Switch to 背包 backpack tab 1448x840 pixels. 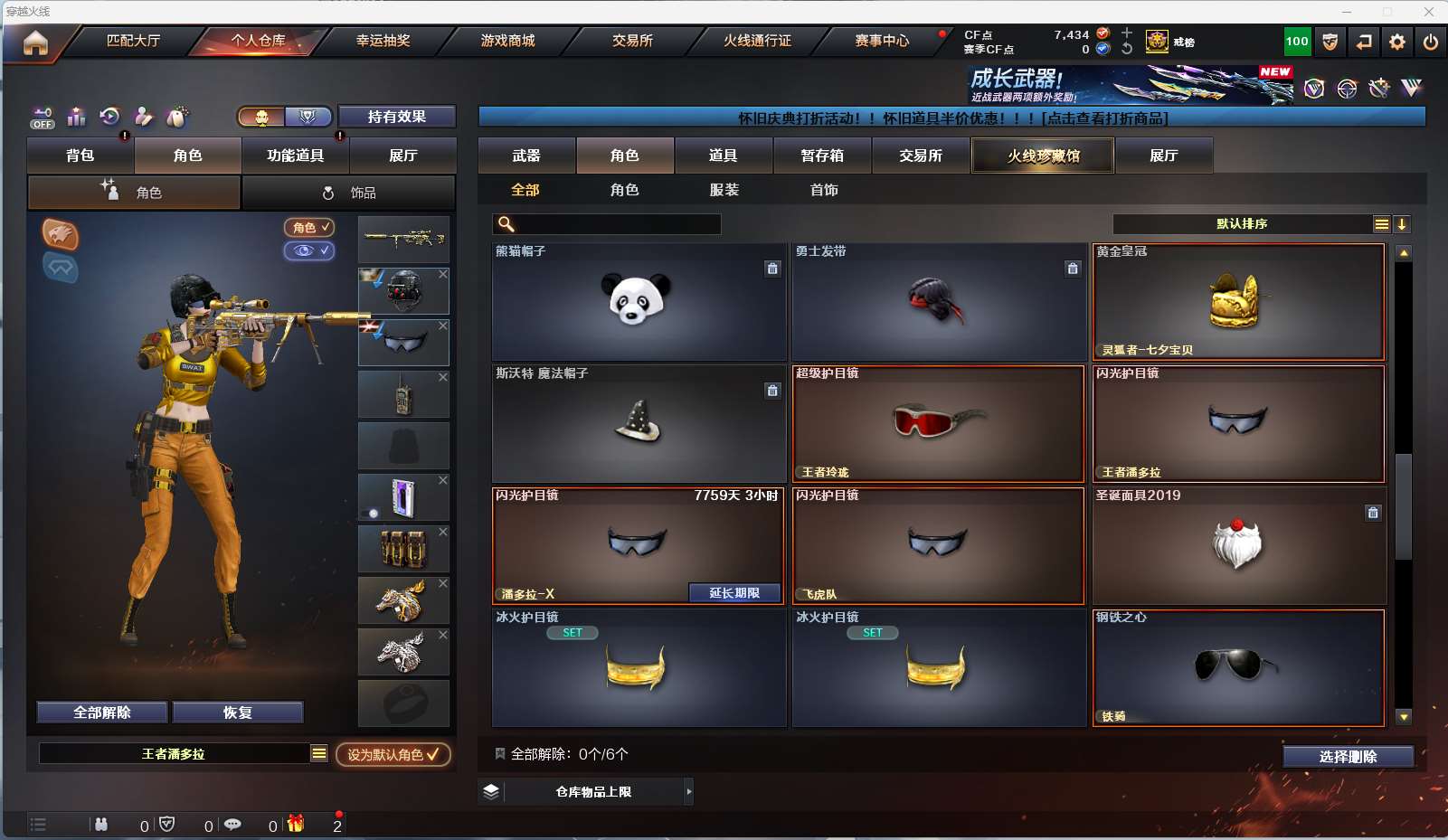80,156
